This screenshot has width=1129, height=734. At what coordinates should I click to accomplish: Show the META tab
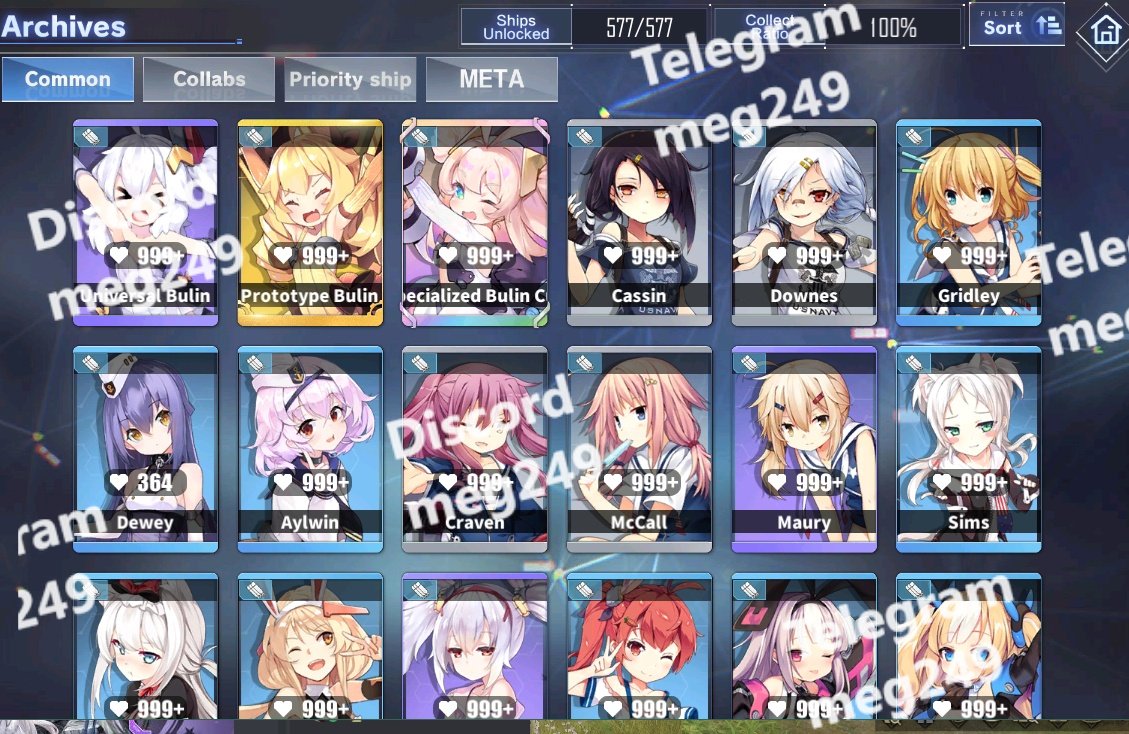tap(491, 79)
